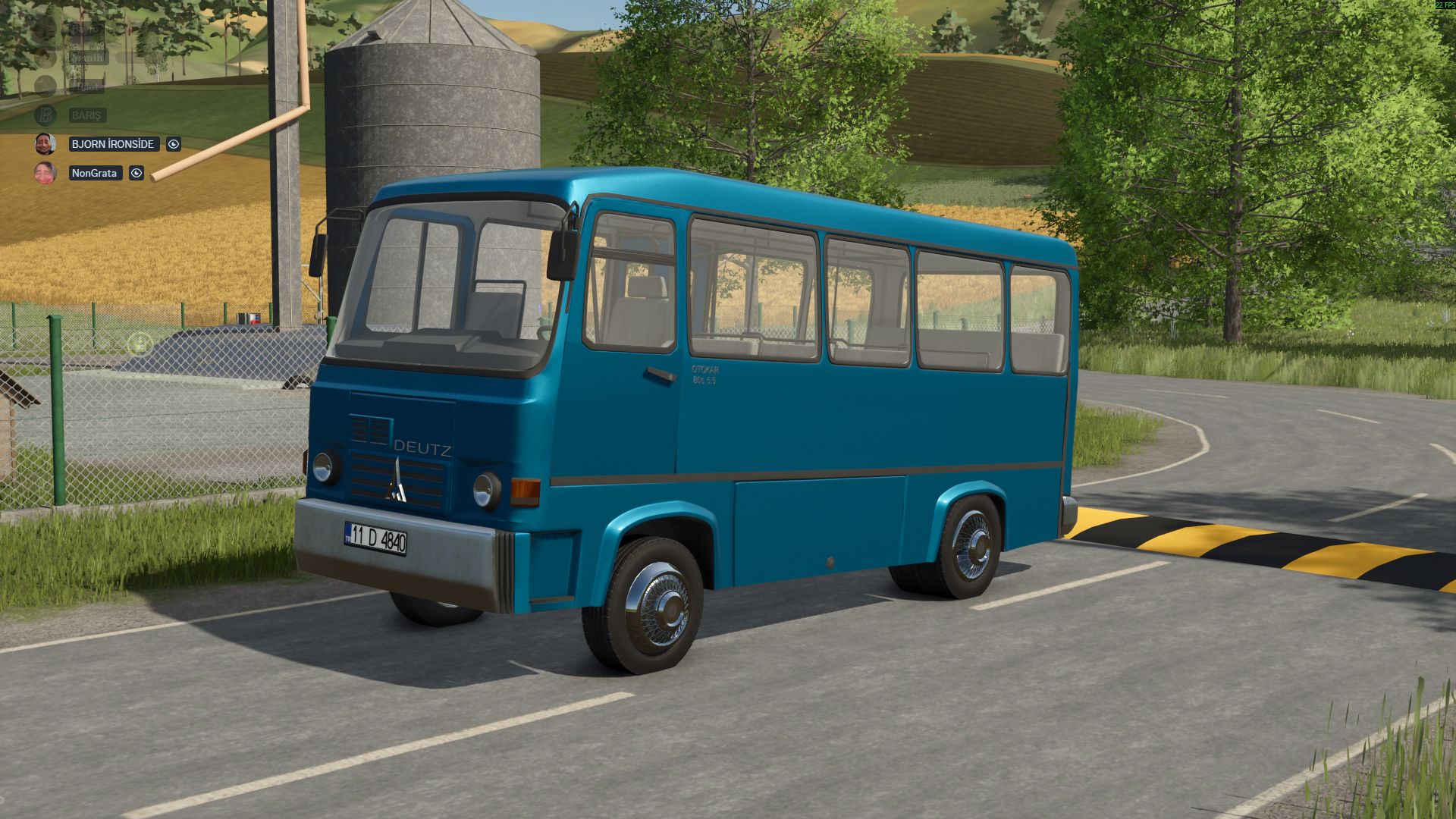Click the !Pilot player avatar circle

45,84
